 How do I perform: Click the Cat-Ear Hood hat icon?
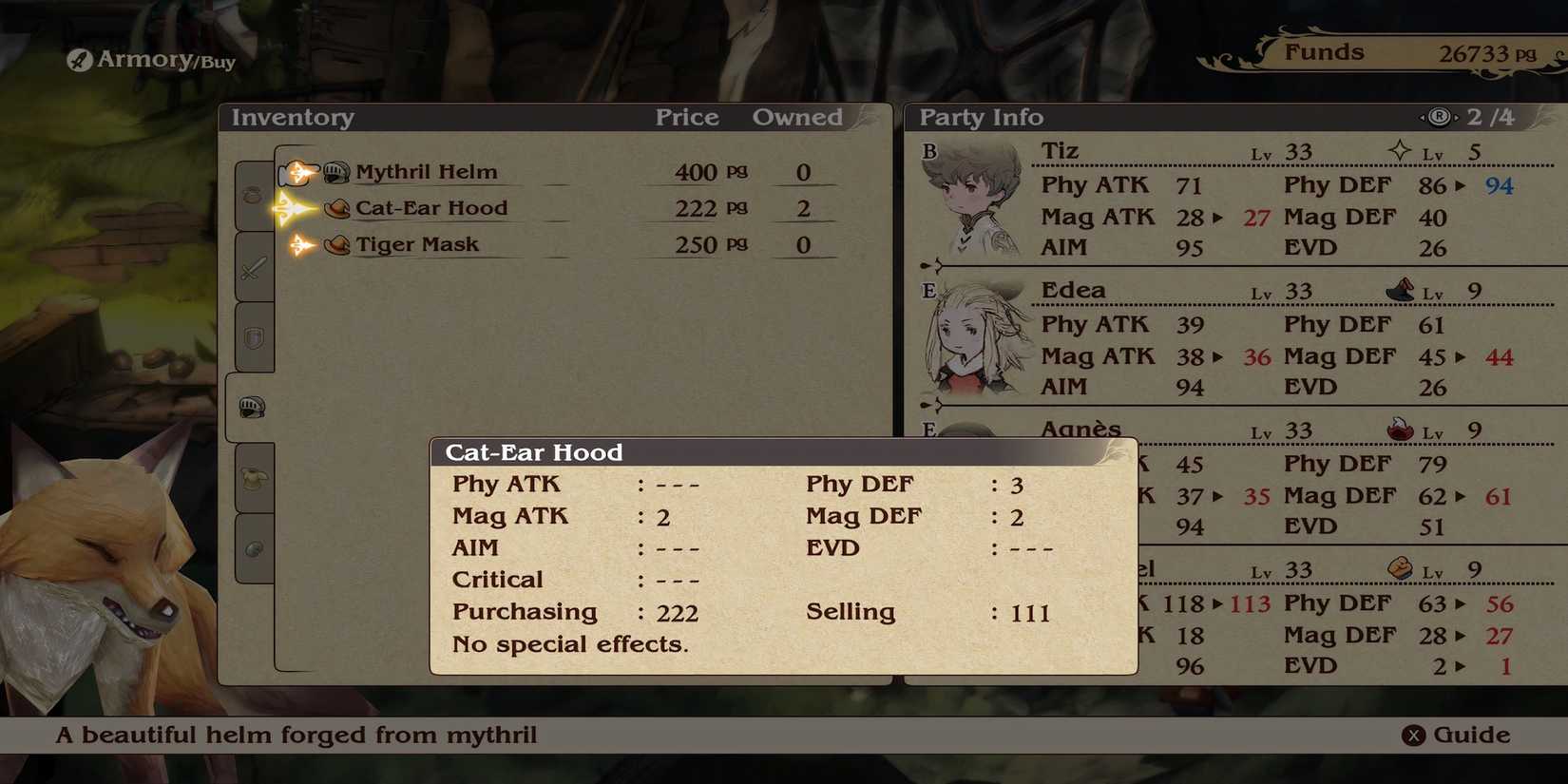pos(338,208)
